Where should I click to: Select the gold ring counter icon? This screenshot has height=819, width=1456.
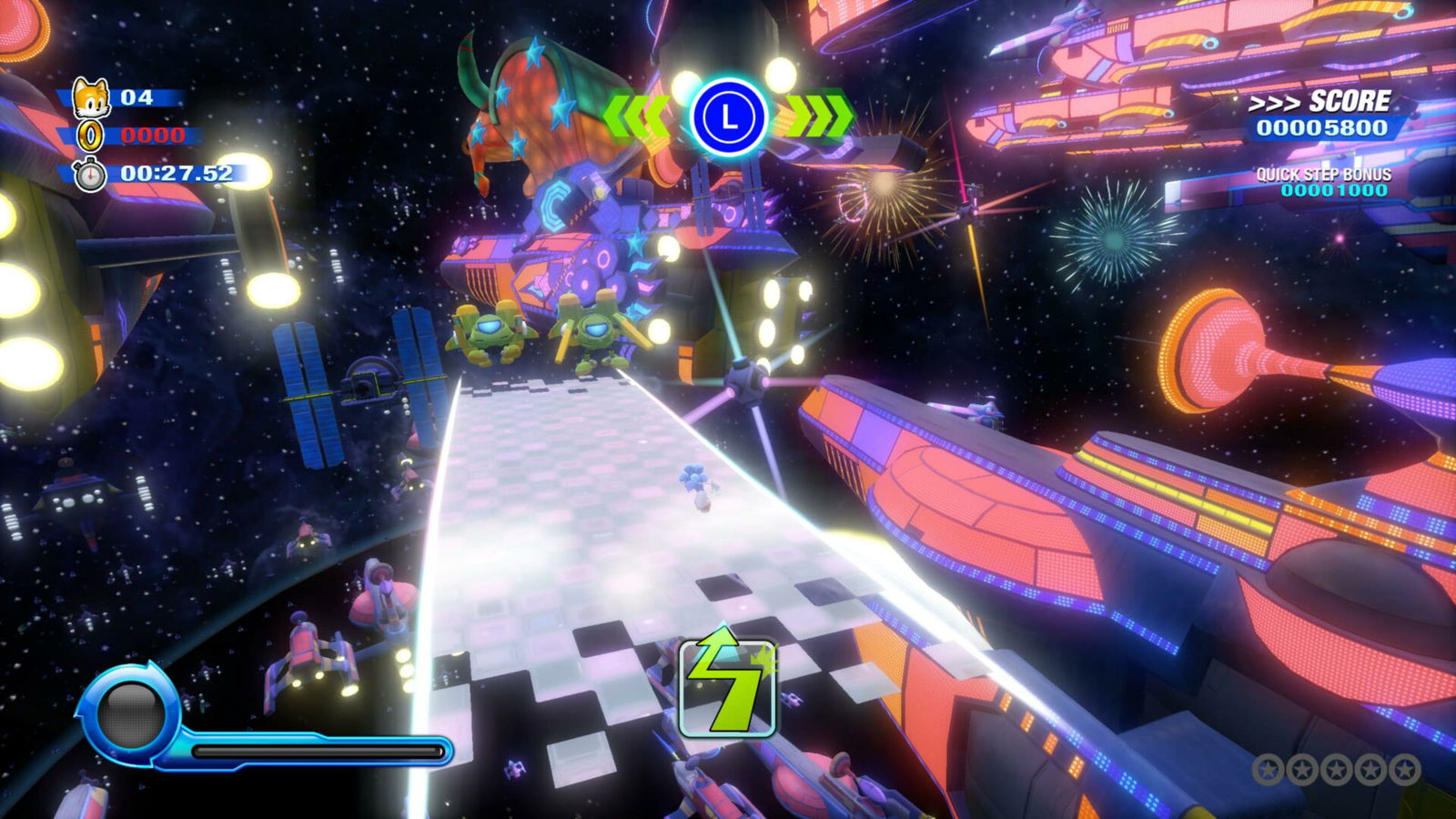[88, 137]
